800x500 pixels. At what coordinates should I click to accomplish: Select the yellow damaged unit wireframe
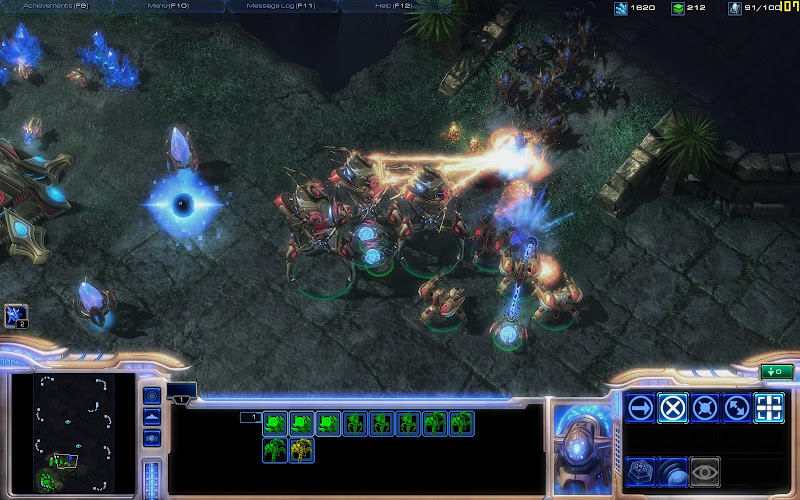coord(302,450)
